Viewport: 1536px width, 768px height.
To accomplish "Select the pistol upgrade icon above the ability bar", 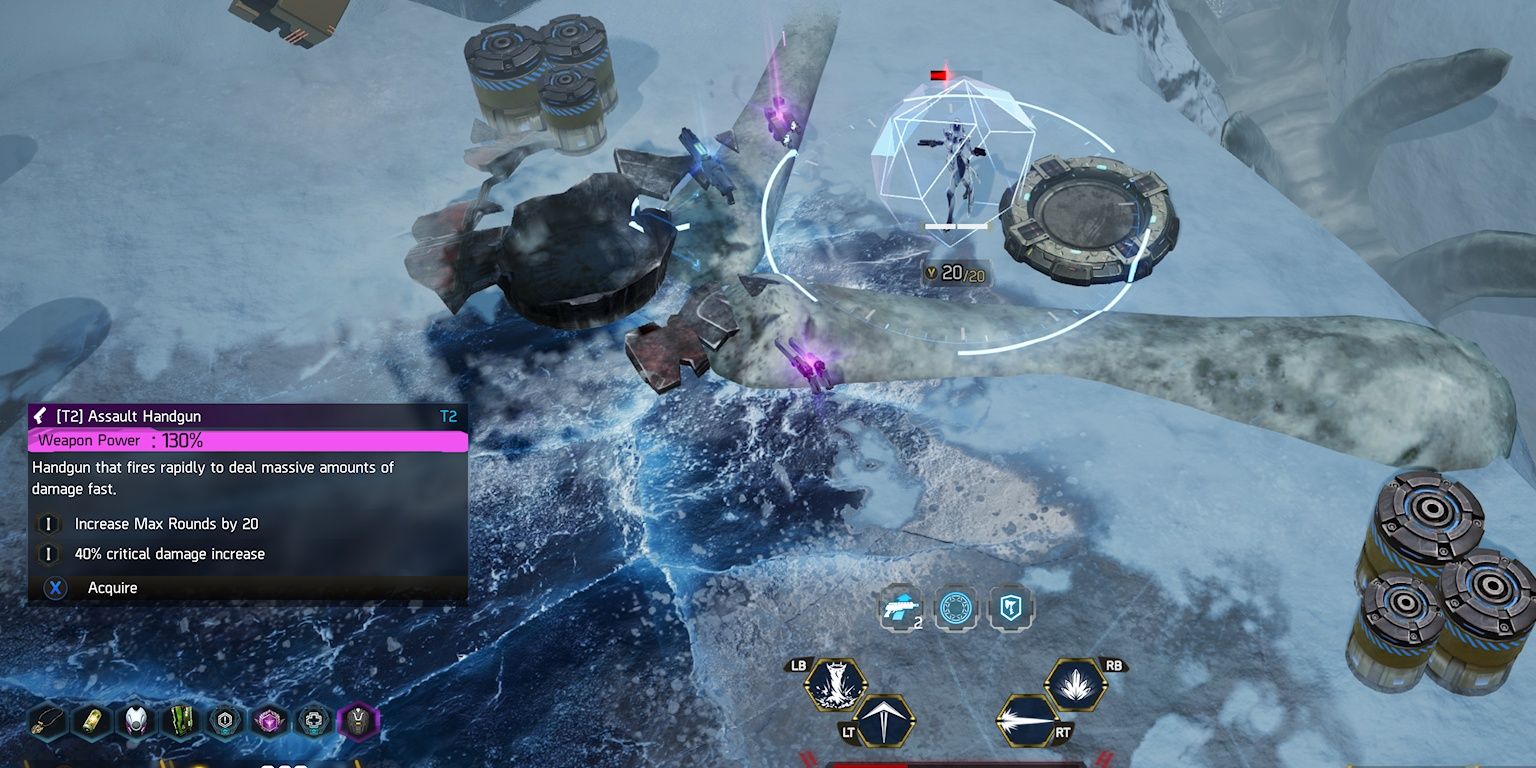I will pos(900,605).
